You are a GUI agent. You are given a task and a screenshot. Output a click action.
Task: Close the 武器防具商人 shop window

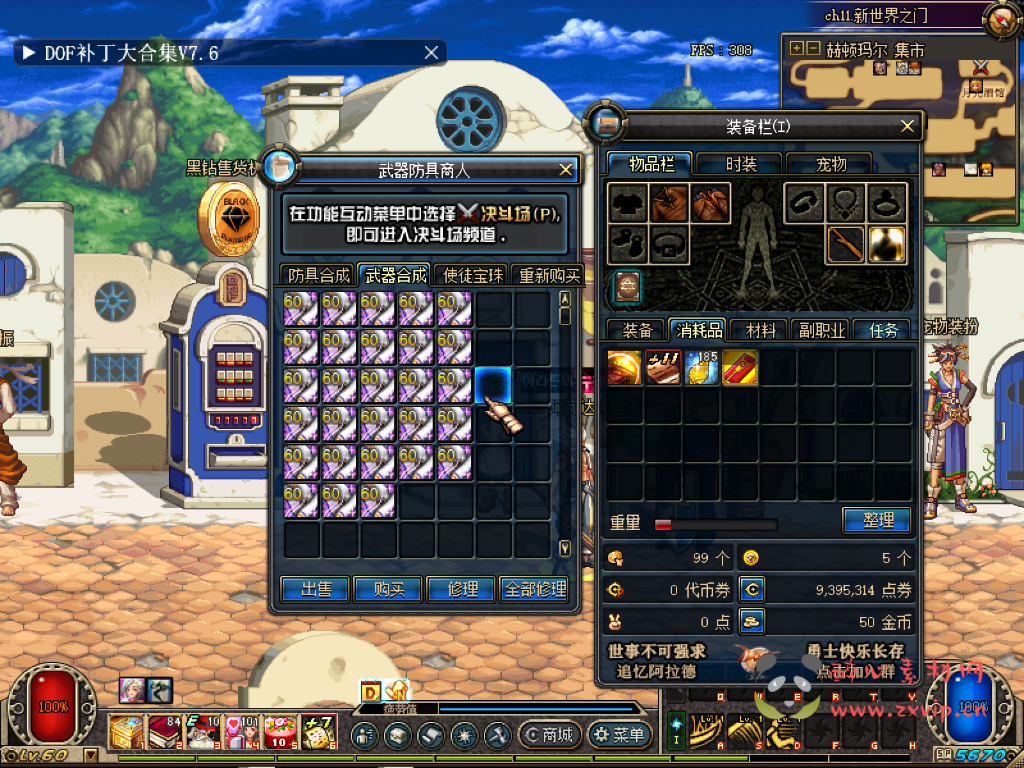566,169
